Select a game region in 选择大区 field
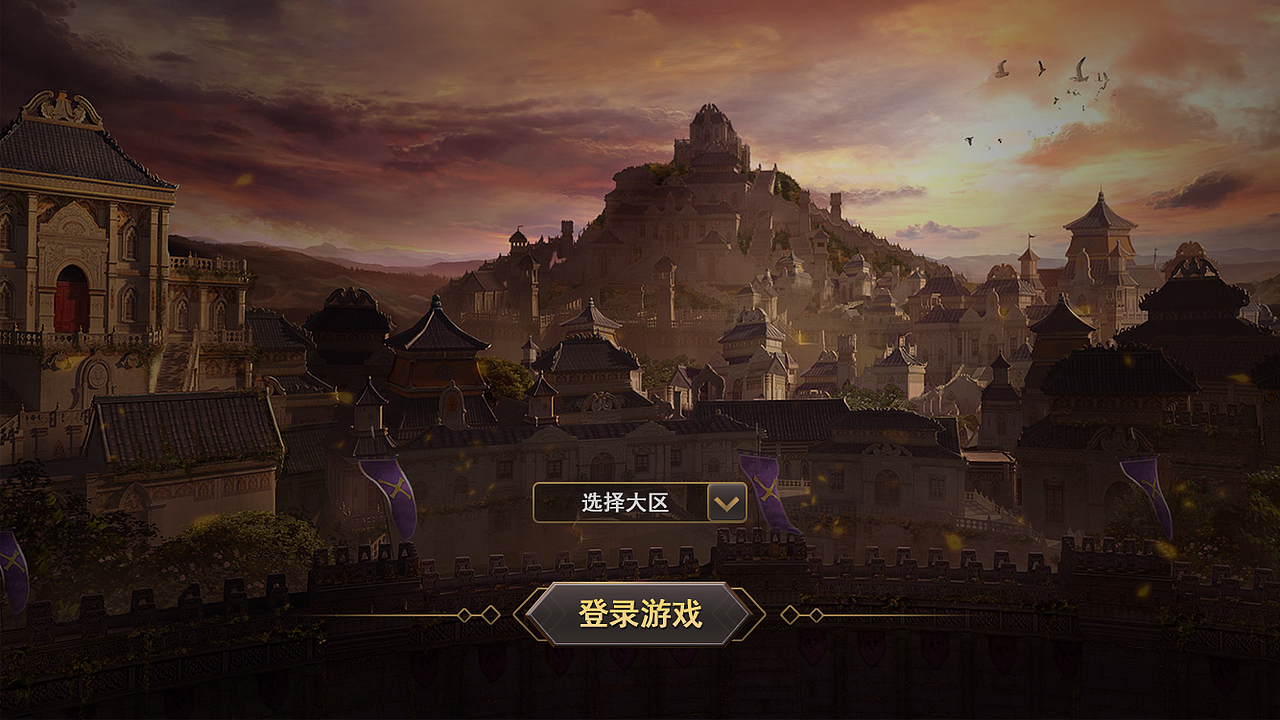 click(x=625, y=503)
